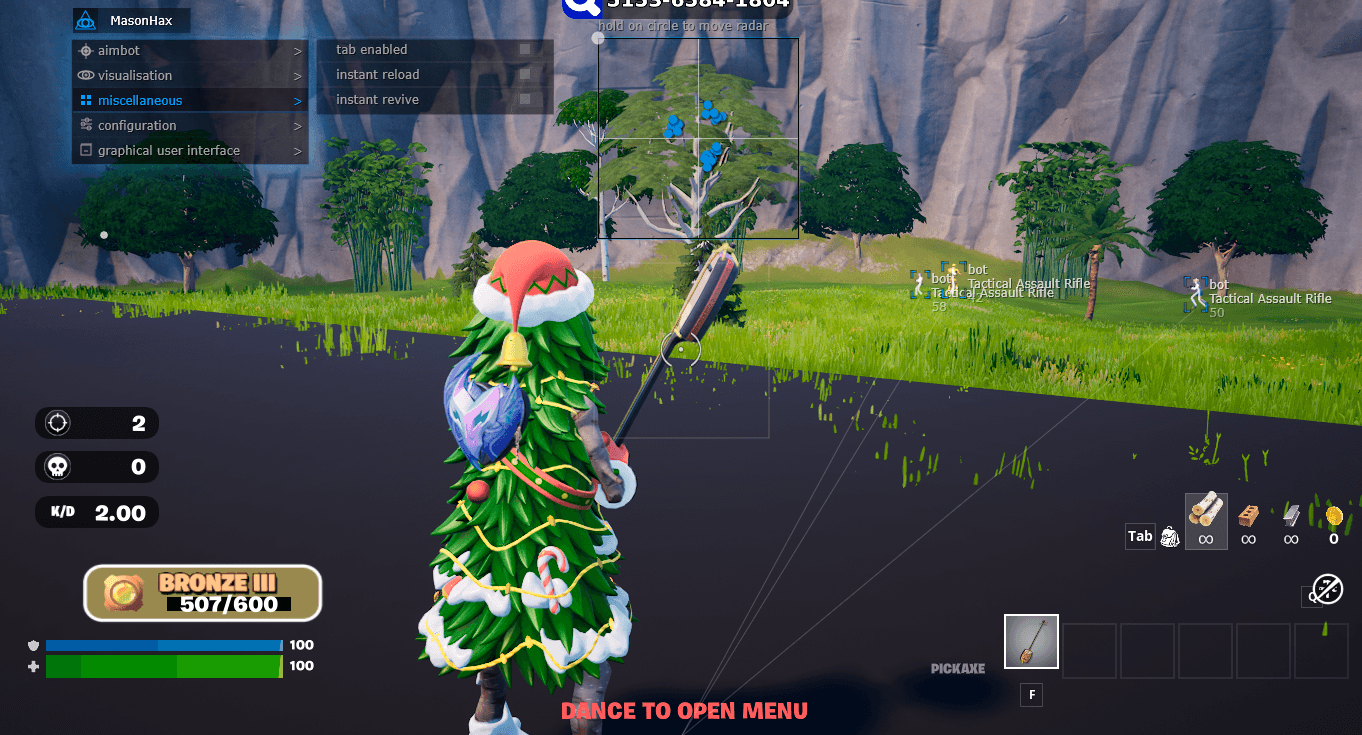The height and width of the screenshot is (735, 1362).
Task: Click the gold coin counter icon
Action: 1334,518
